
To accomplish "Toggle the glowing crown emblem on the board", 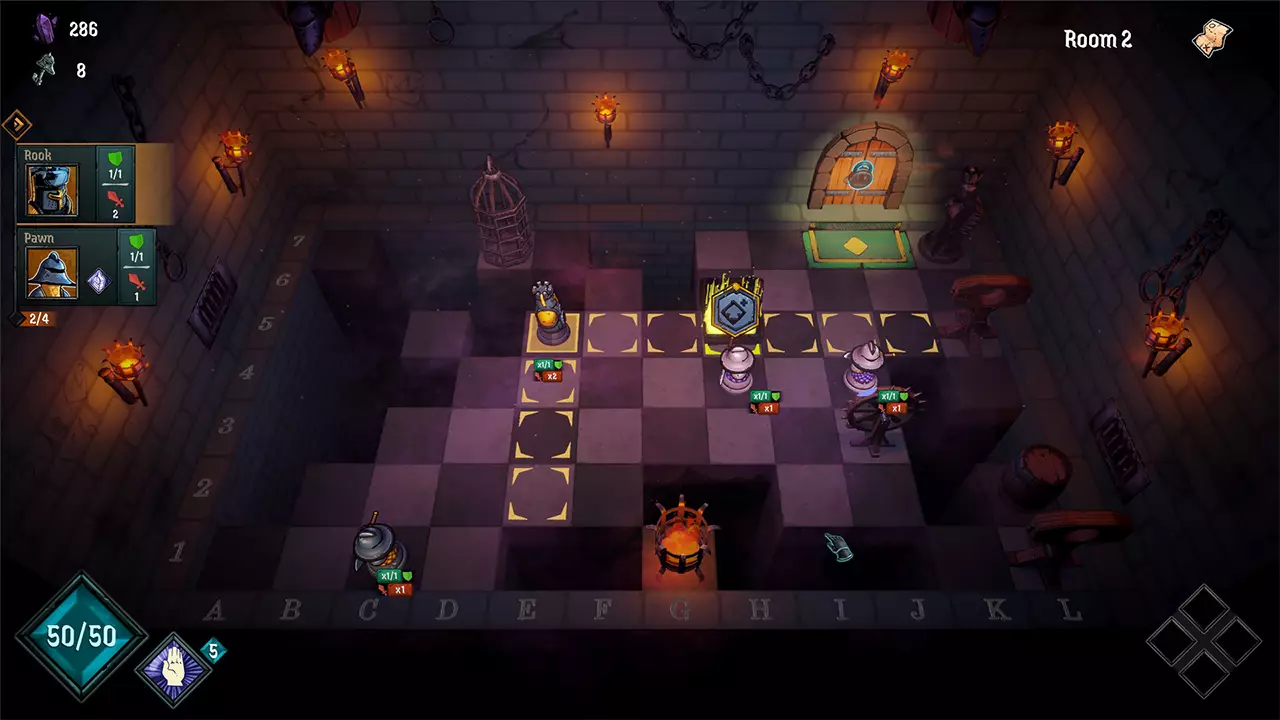I will pyautogui.click(x=733, y=310).
